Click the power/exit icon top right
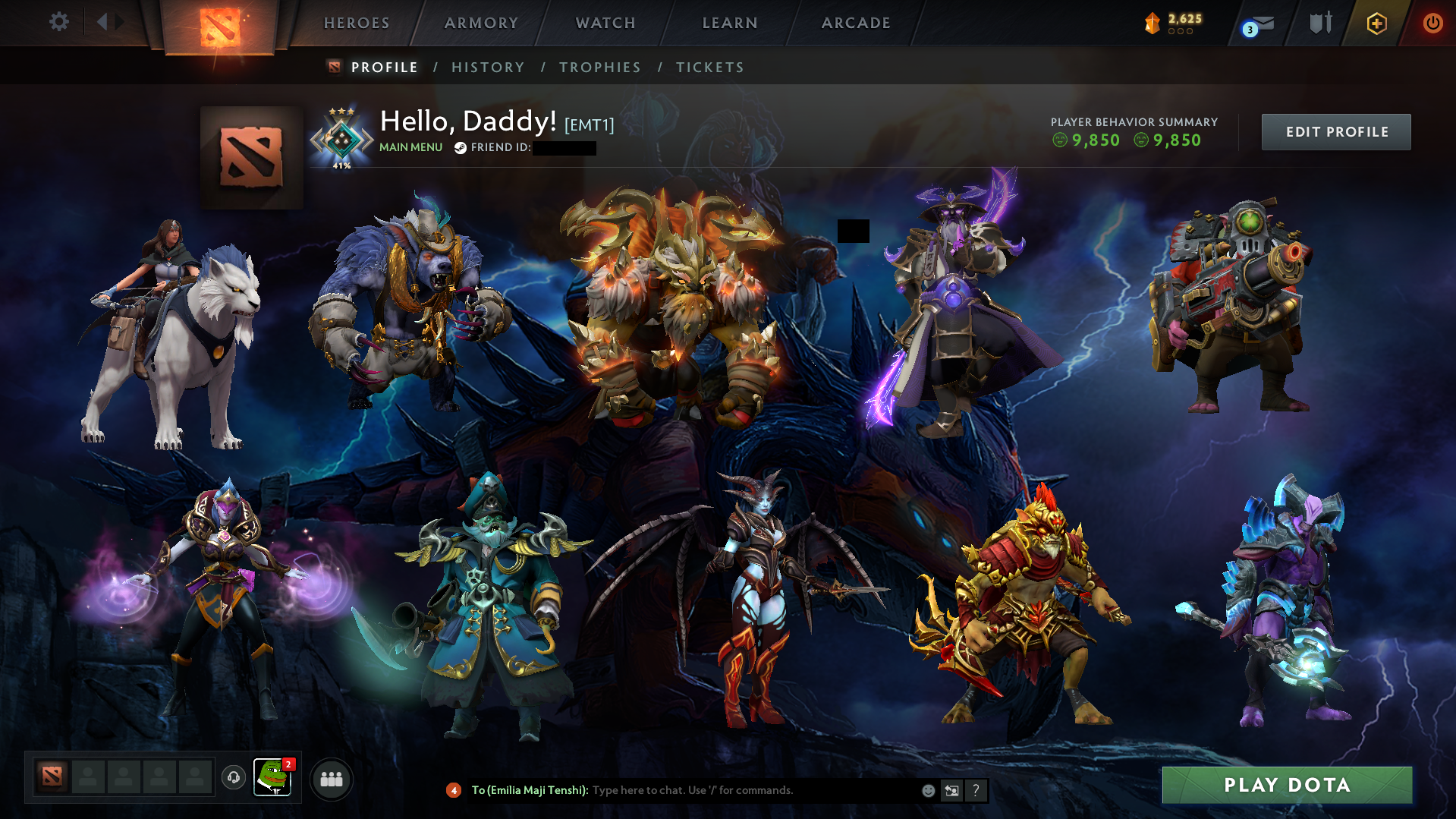The width and height of the screenshot is (1456, 819). pyautogui.click(x=1432, y=23)
